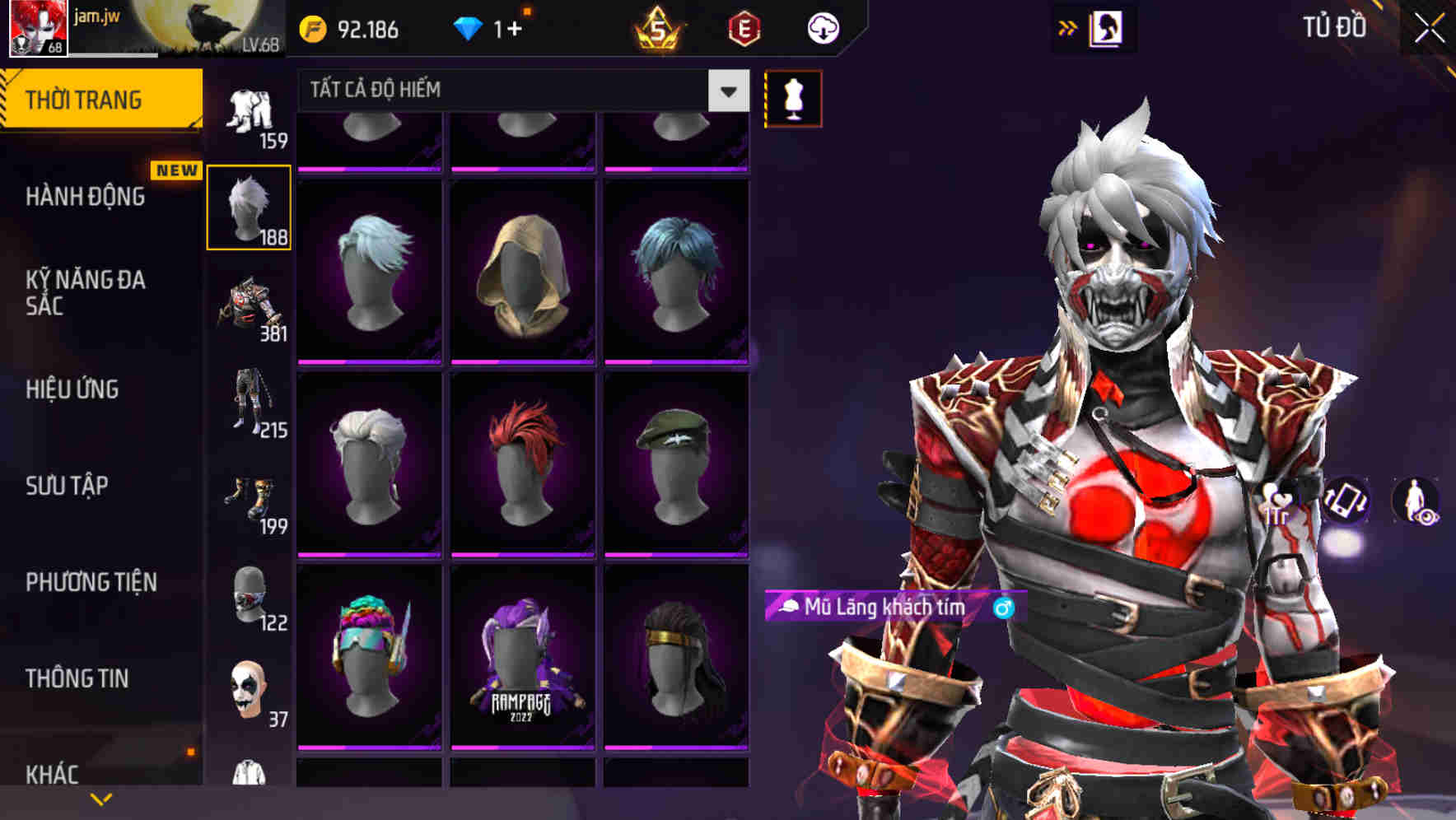The width and height of the screenshot is (1456, 820).
Task: Click the double-chevron collapse arrows near top right
Action: click(x=1068, y=26)
